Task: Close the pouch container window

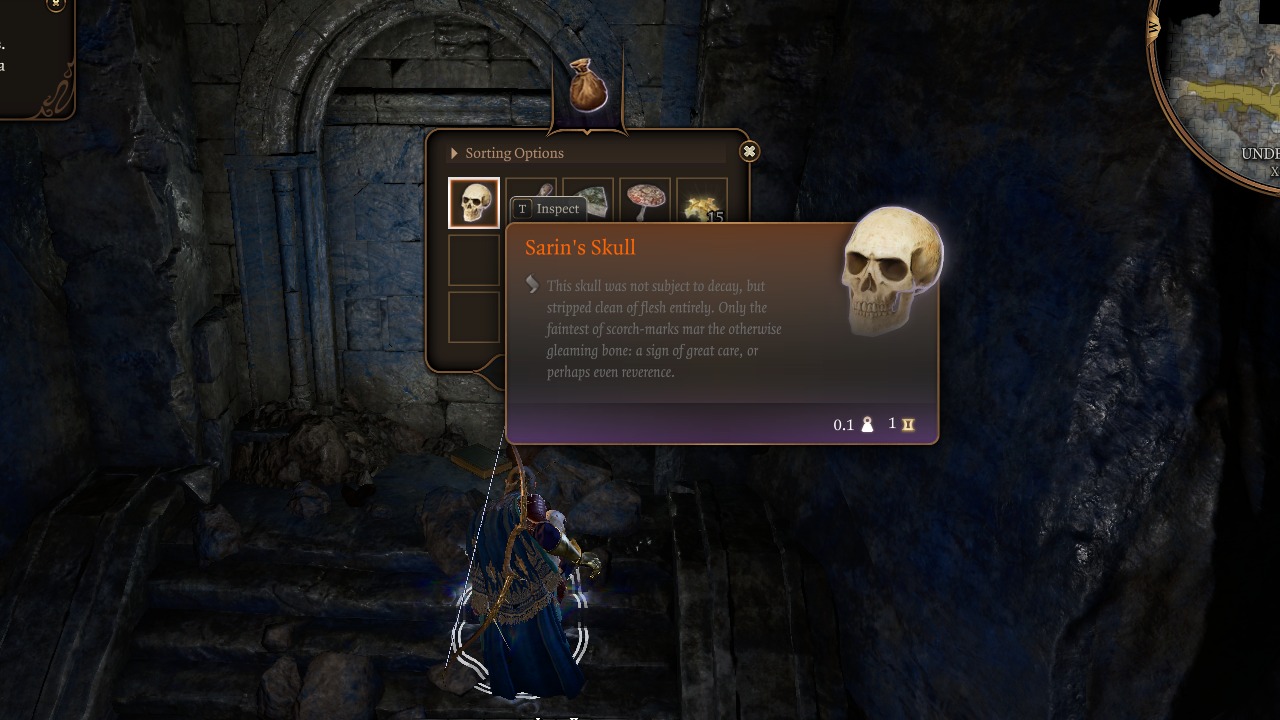Action: click(748, 151)
